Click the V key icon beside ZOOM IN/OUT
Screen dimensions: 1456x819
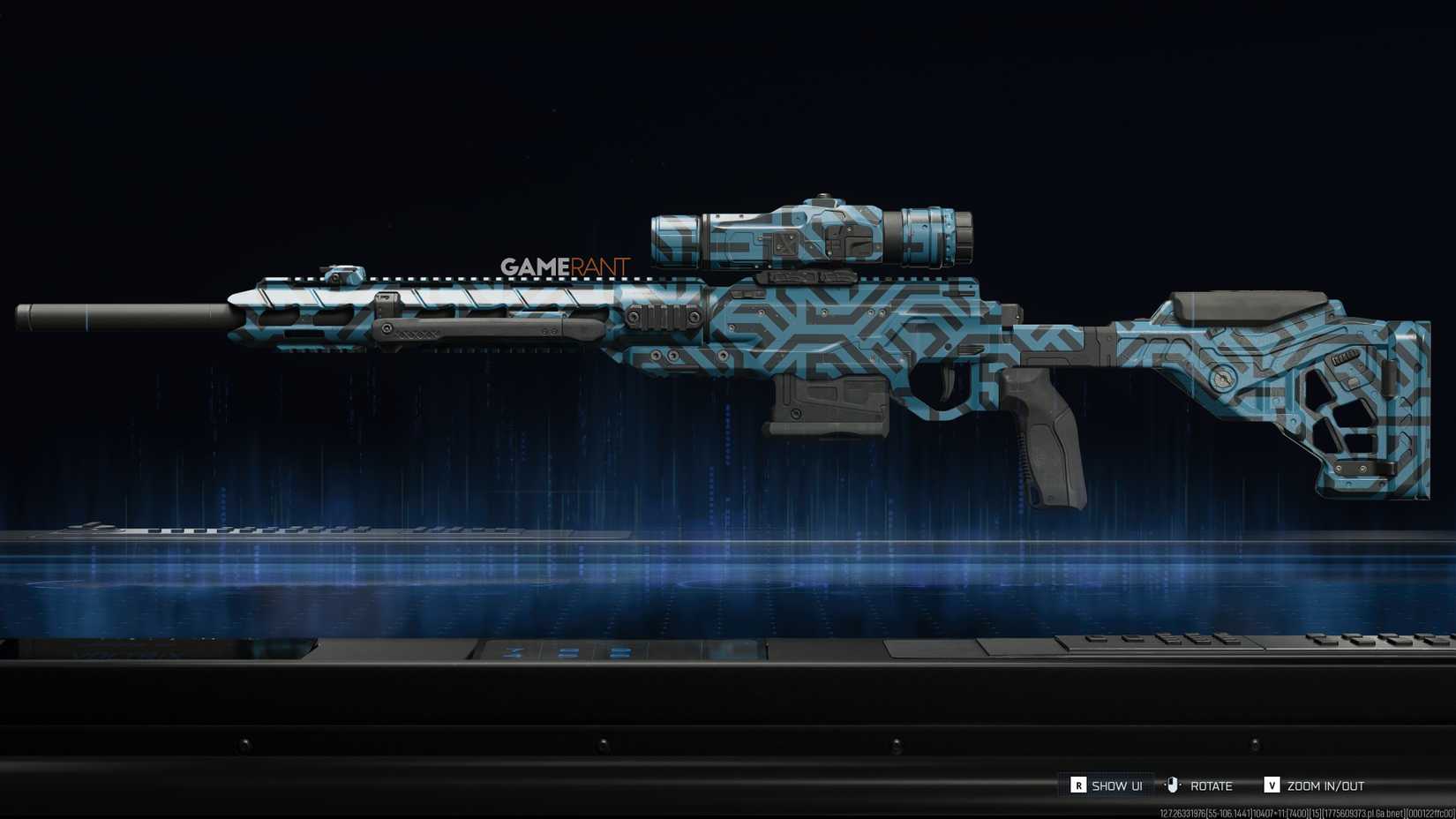pos(1272,784)
